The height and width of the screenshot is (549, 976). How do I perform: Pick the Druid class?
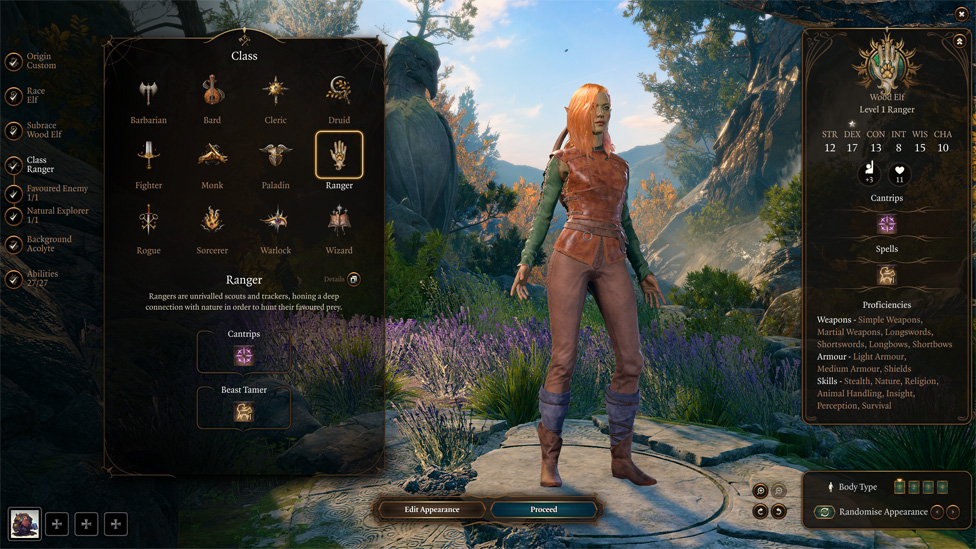(x=339, y=92)
